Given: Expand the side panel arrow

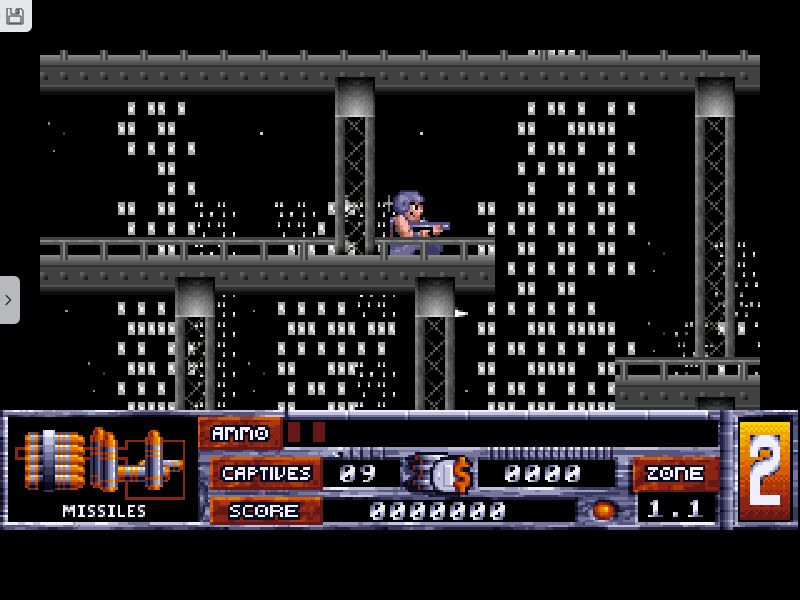Looking at the screenshot, I should tap(9, 300).
